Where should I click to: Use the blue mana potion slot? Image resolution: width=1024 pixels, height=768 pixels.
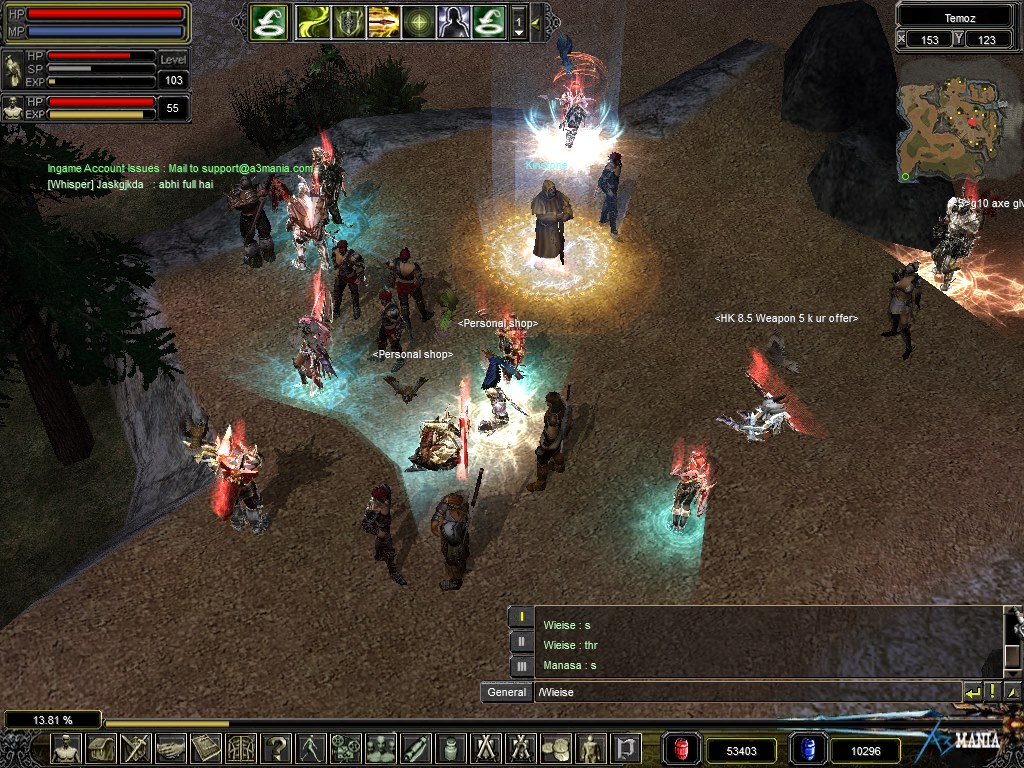[x=807, y=749]
